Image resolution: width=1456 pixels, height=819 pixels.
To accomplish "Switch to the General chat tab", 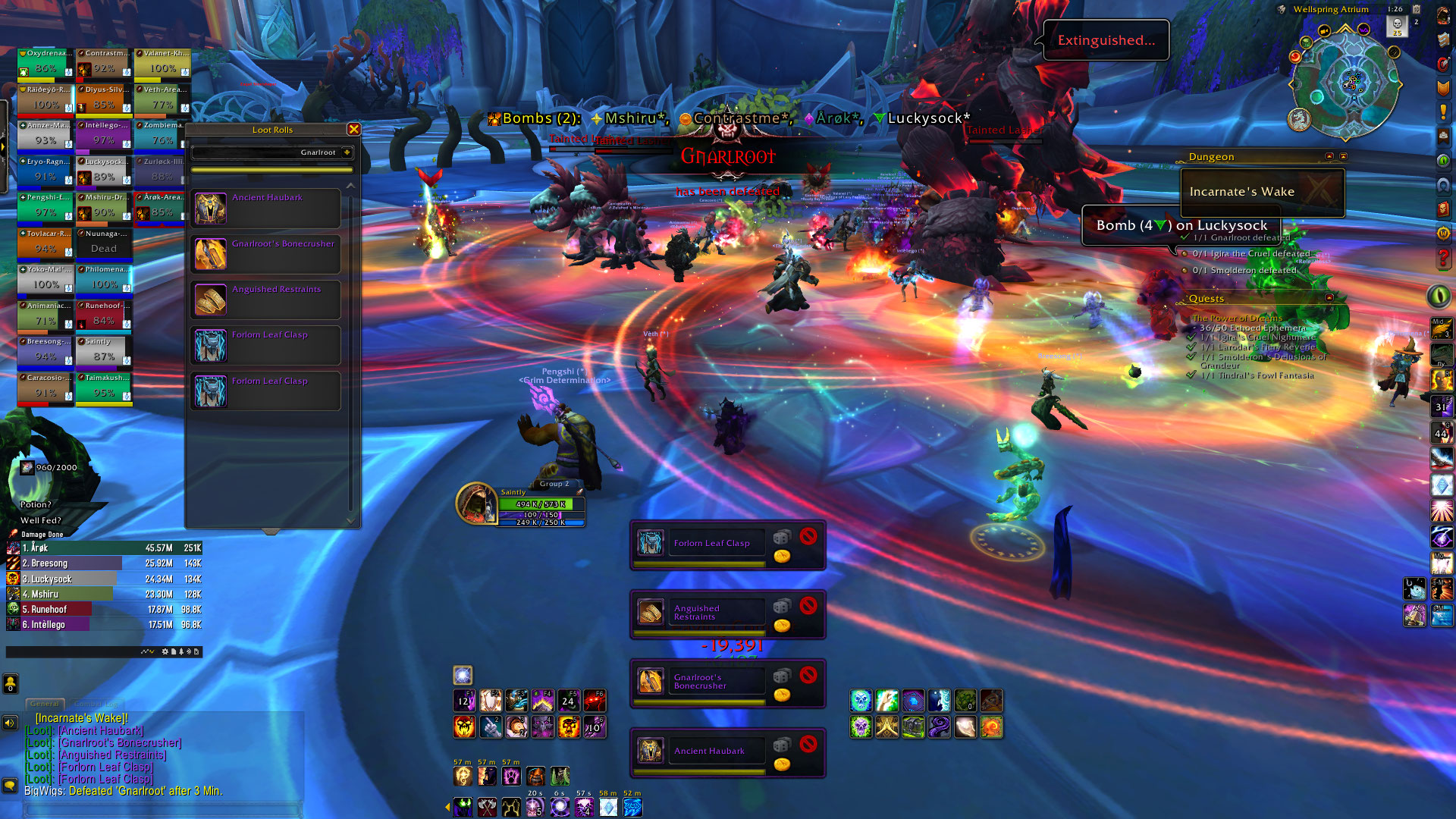I will coord(45,704).
